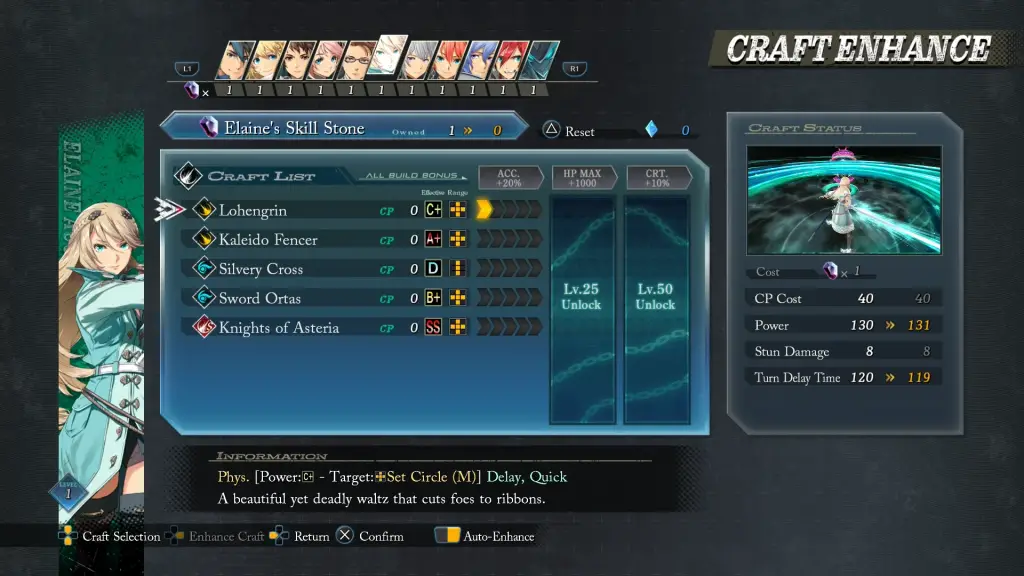The height and width of the screenshot is (576, 1024).
Task: Activate Auto-Enhance
Action: (485, 537)
